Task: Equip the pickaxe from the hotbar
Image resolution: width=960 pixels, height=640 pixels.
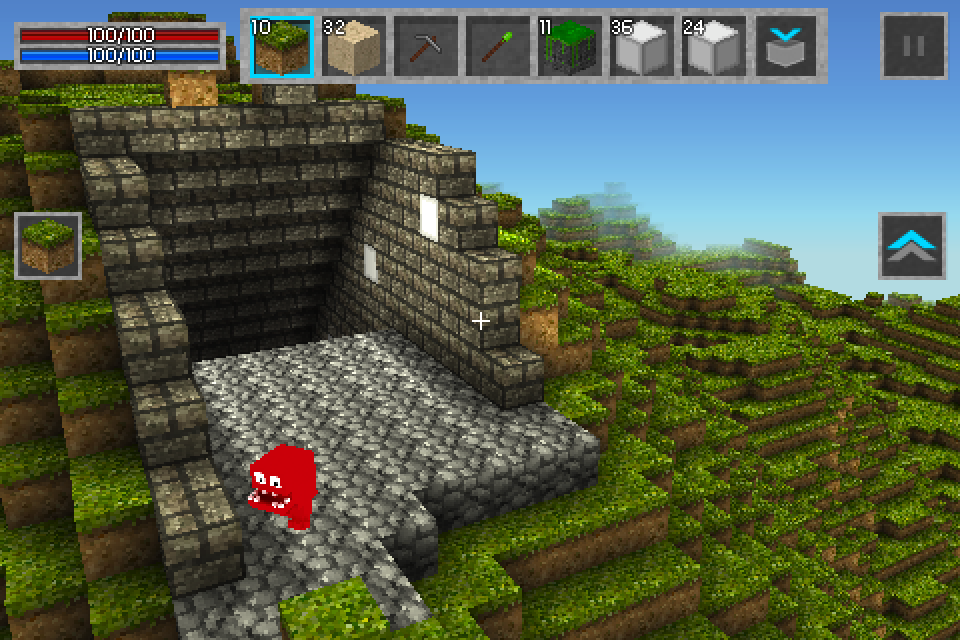Action: [426, 46]
